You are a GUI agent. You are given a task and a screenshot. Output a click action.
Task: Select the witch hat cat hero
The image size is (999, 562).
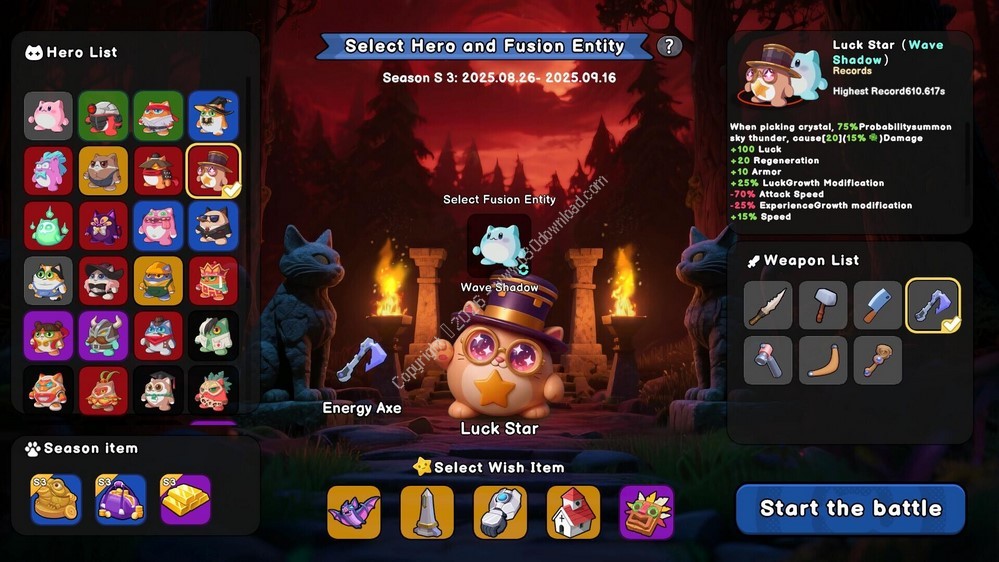(x=214, y=116)
